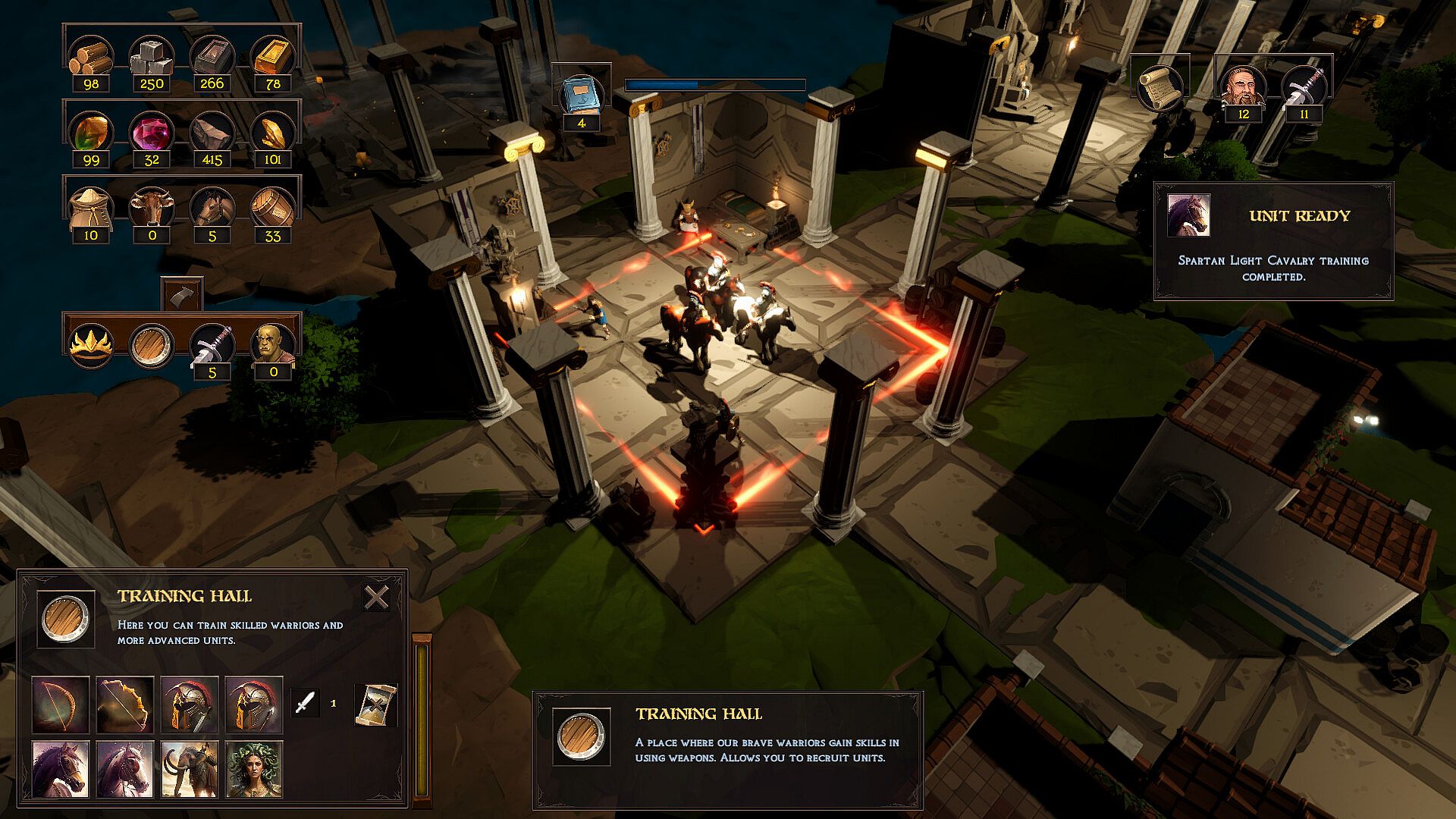Open the golden crown menu

click(x=91, y=345)
